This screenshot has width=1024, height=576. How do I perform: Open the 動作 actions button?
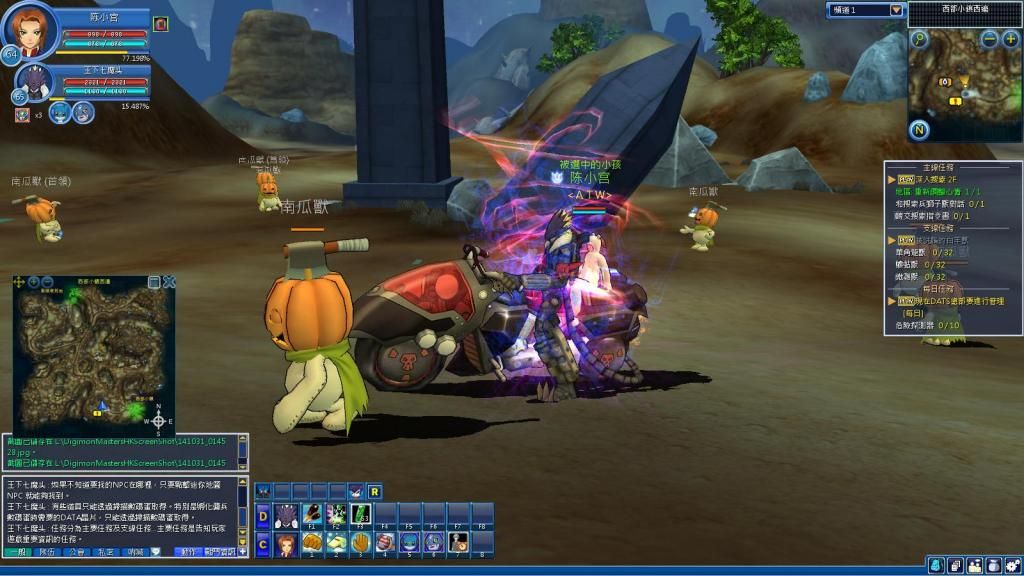click(x=187, y=552)
